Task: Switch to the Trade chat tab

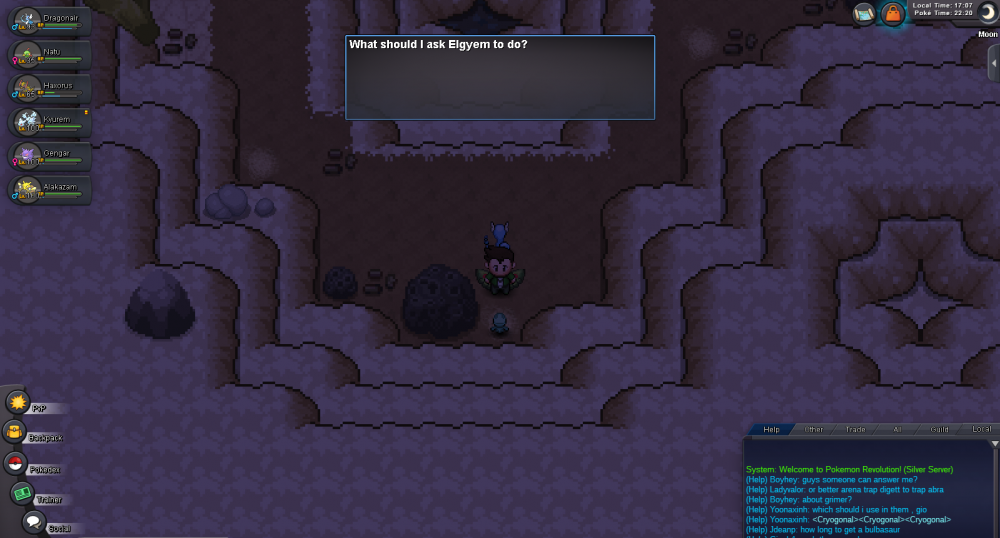Action: point(855,429)
